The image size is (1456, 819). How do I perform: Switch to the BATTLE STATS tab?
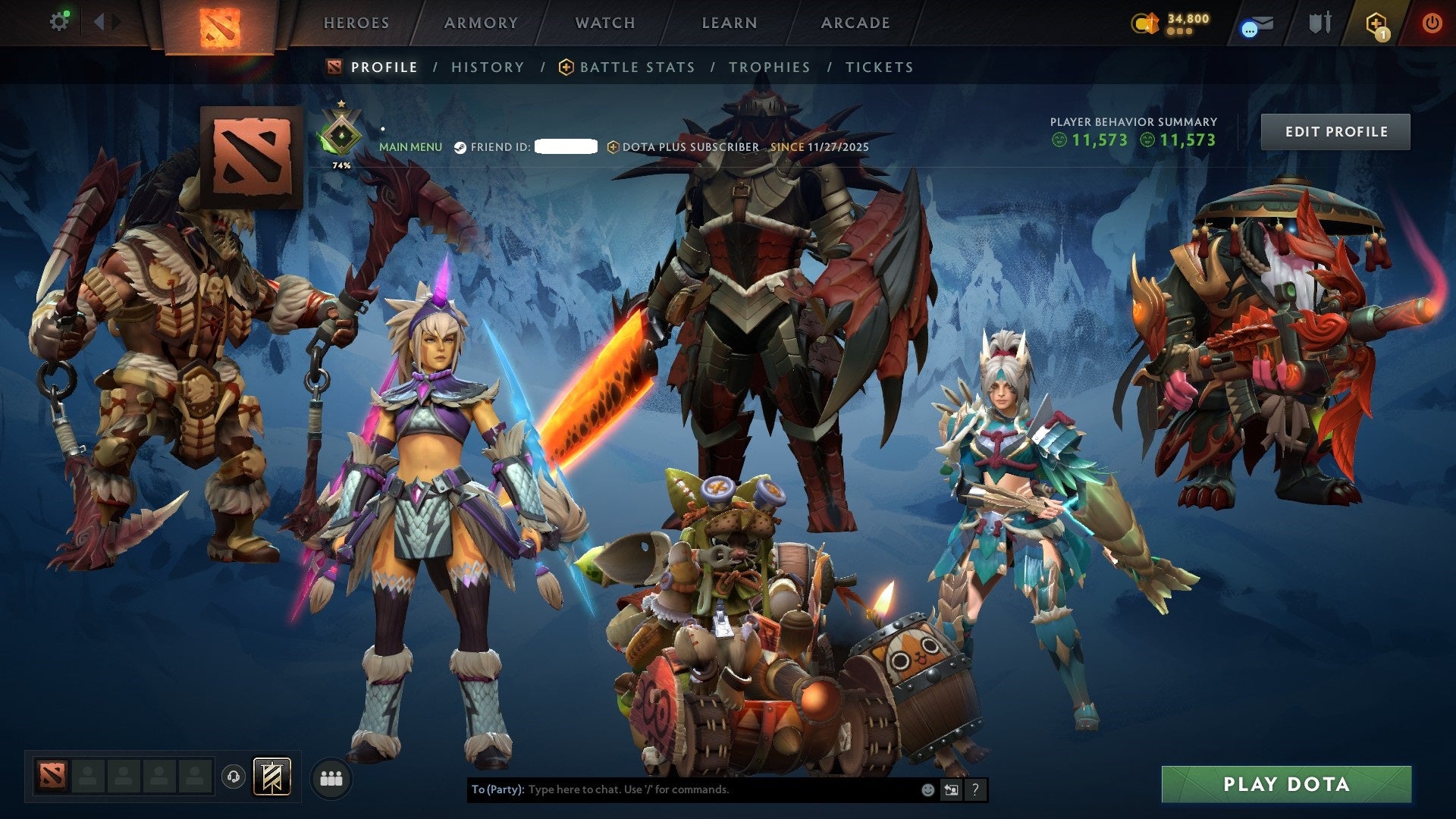click(x=636, y=67)
